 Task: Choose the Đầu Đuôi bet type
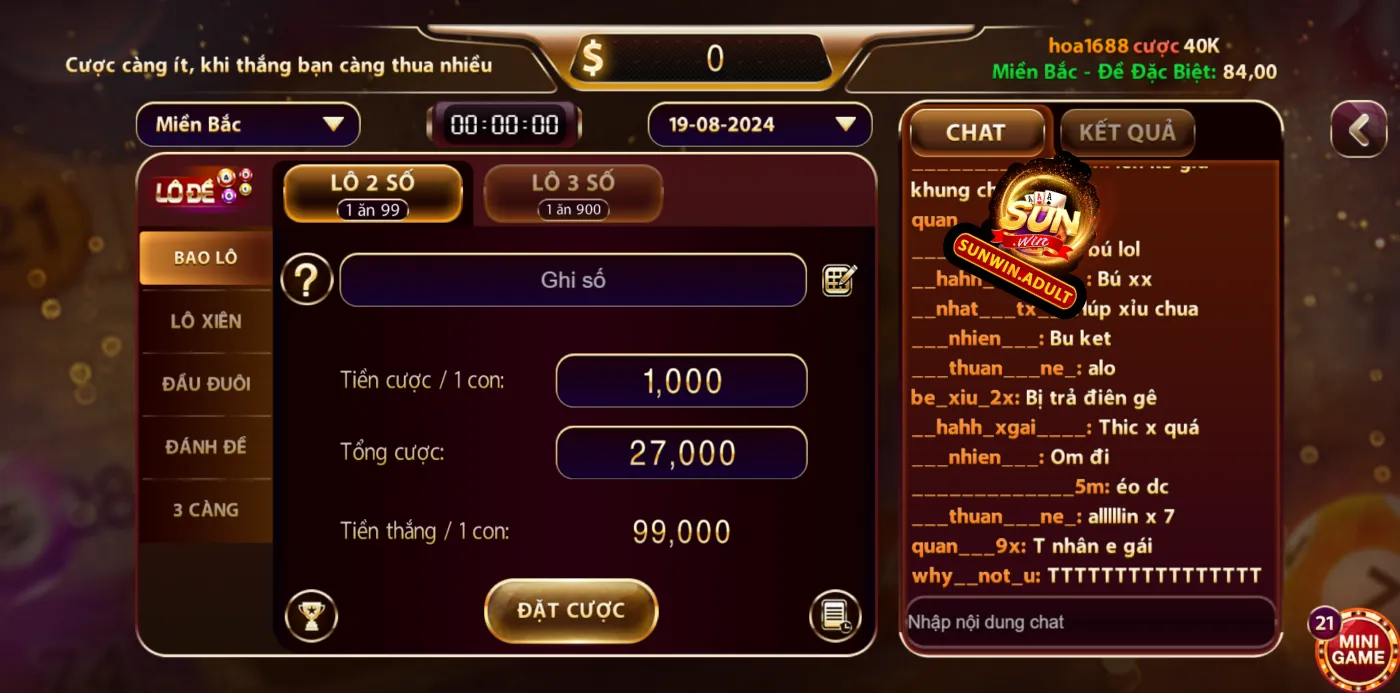205,384
